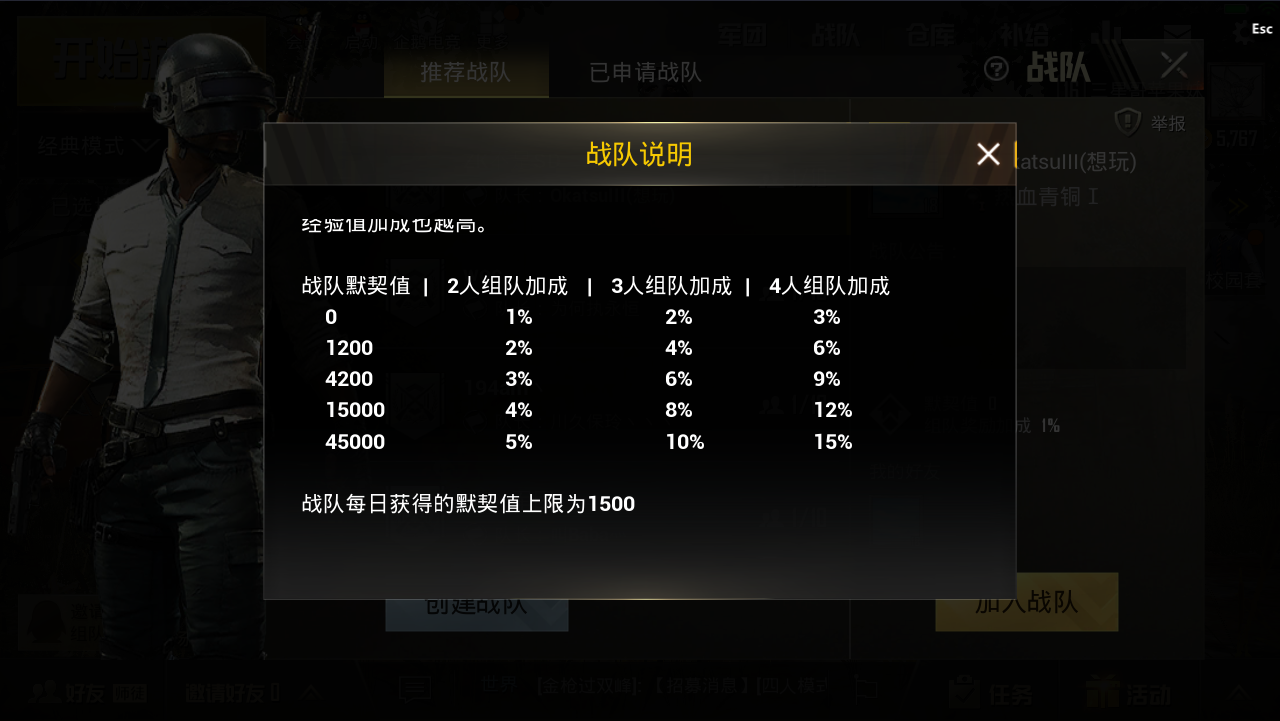
Task: Click the 举报 report shield icon
Action: coord(1127,122)
